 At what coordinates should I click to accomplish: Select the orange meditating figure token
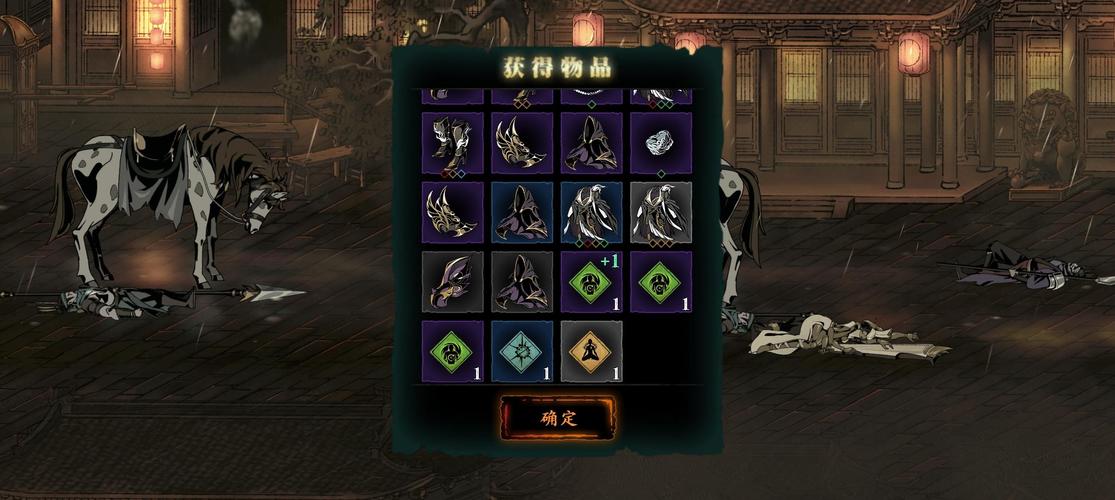pyautogui.click(x=591, y=352)
